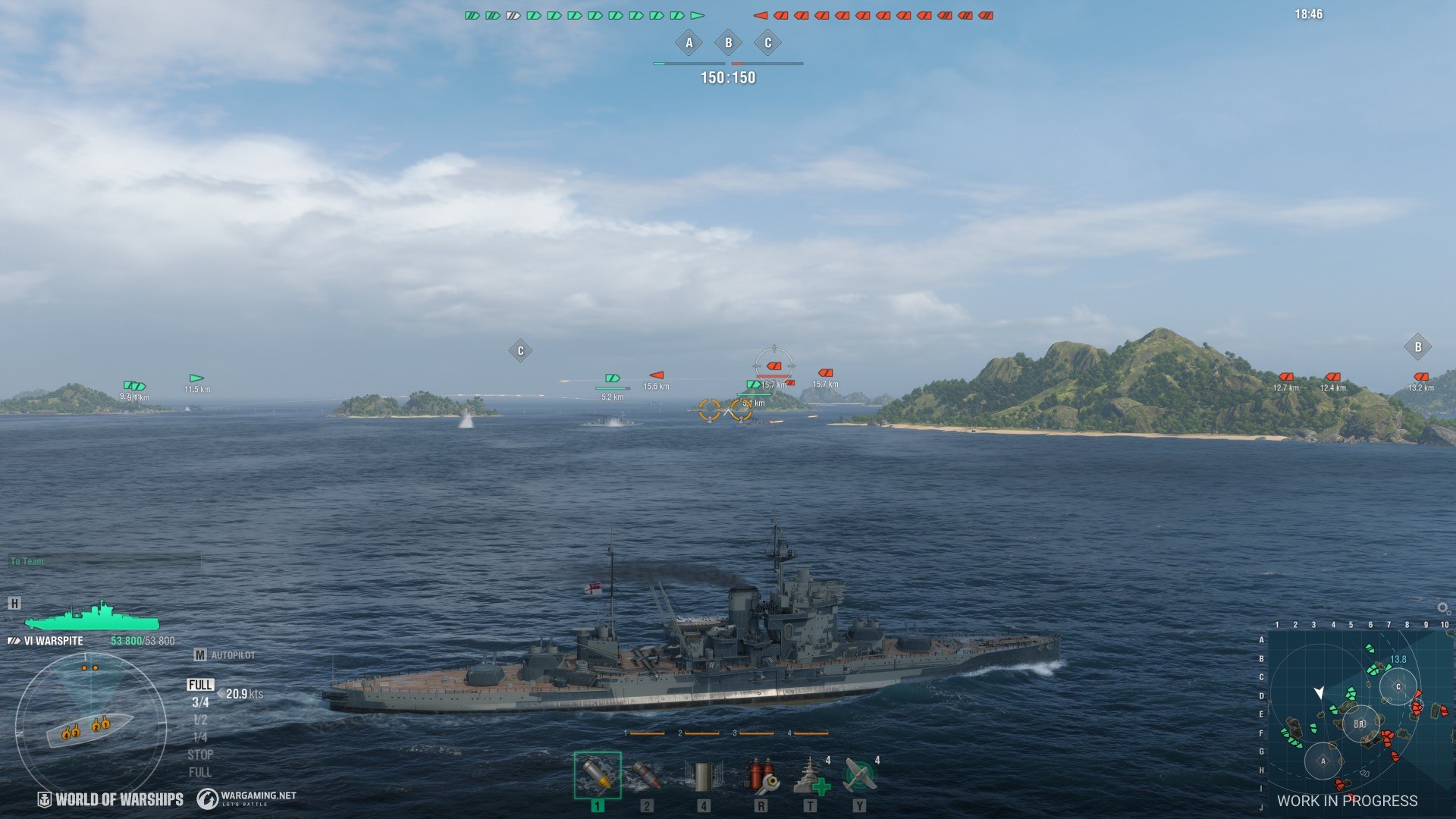Viewport: 1456px width, 819px height.
Task: Set engine telegraph to 1/2 speed
Action: [200, 720]
